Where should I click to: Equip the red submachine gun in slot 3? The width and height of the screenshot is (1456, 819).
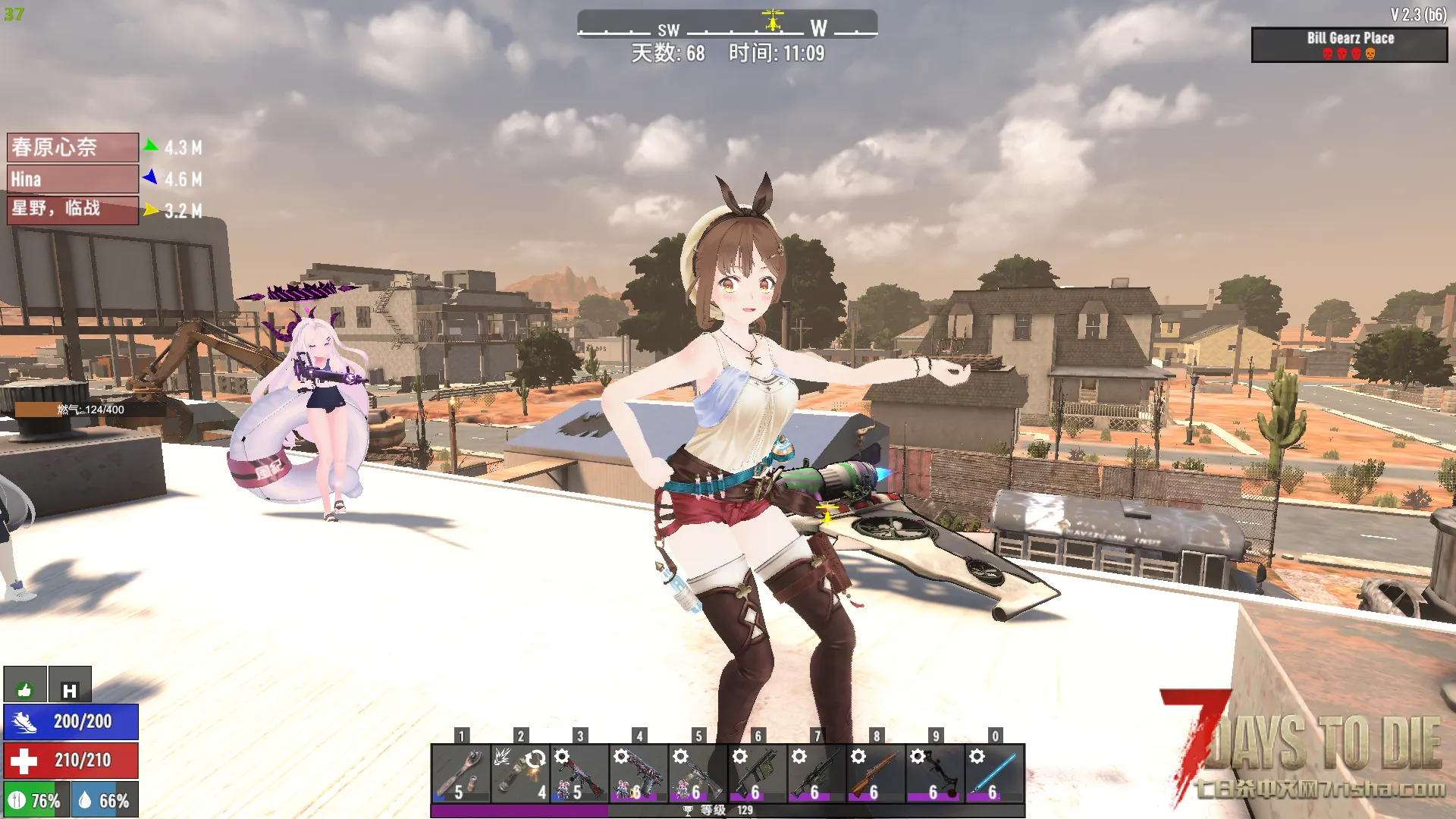click(579, 773)
